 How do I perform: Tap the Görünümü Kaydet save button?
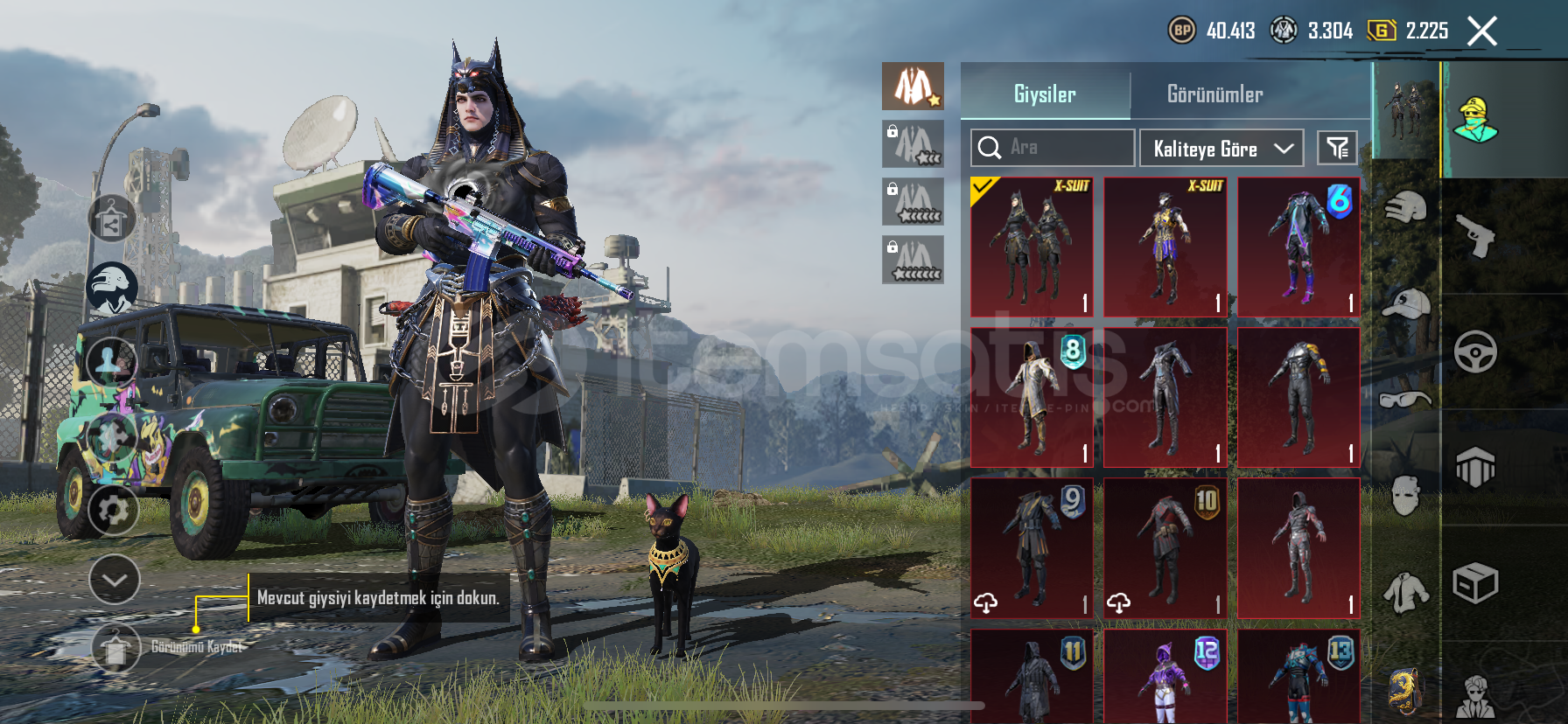click(x=115, y=648)
